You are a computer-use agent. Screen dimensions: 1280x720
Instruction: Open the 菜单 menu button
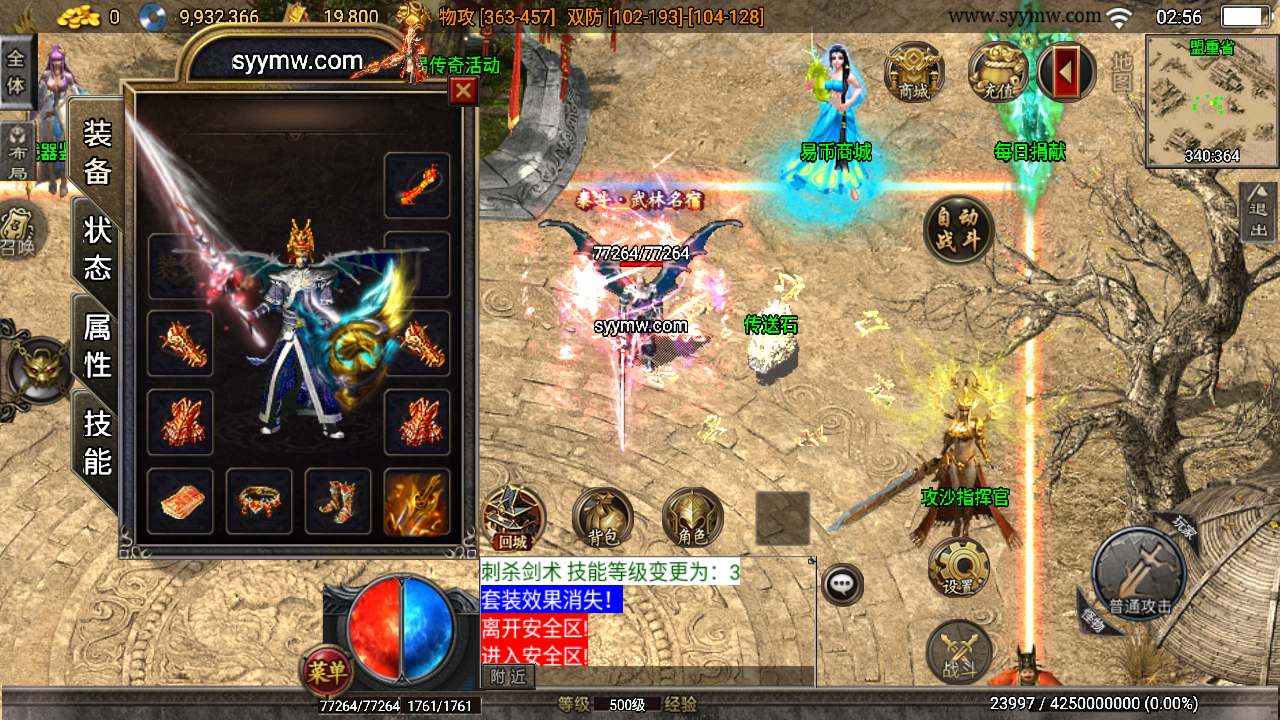[x=328, y=671]
